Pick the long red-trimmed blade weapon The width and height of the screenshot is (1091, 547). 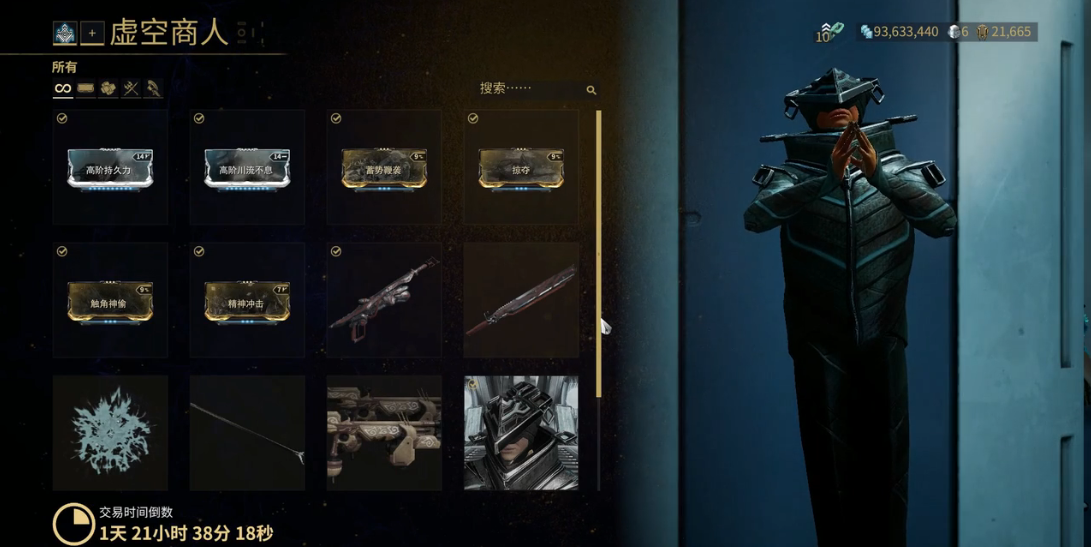tap(521, 300)
